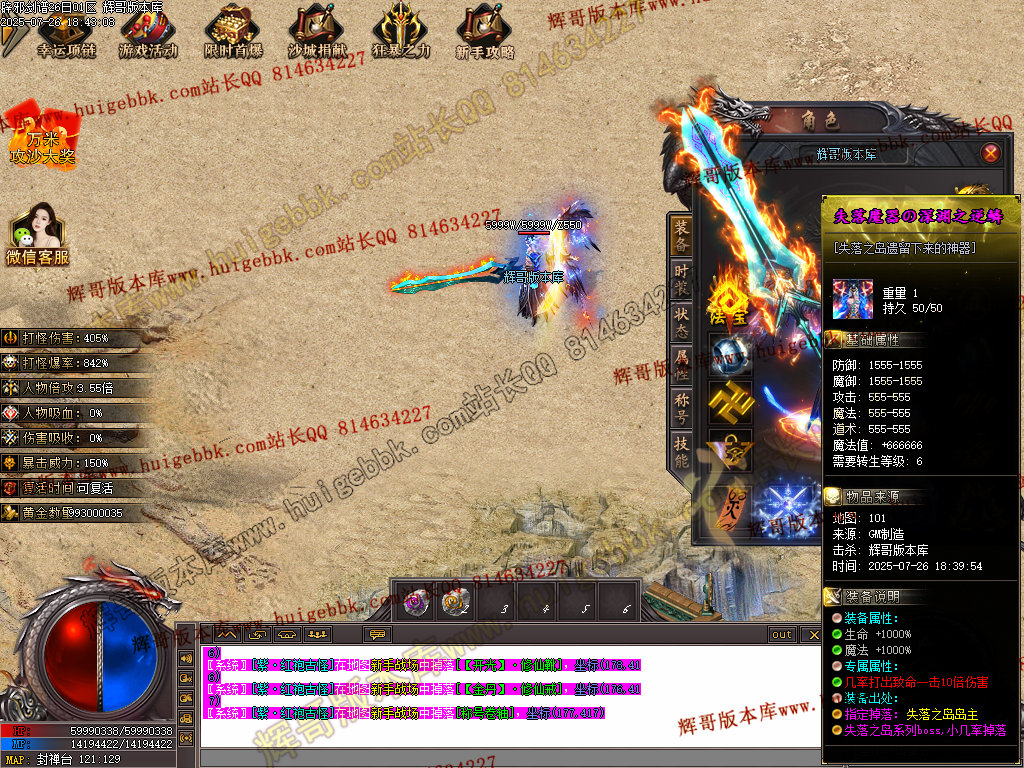
Task: Select the 技能 skills tab
Action: 681,453
